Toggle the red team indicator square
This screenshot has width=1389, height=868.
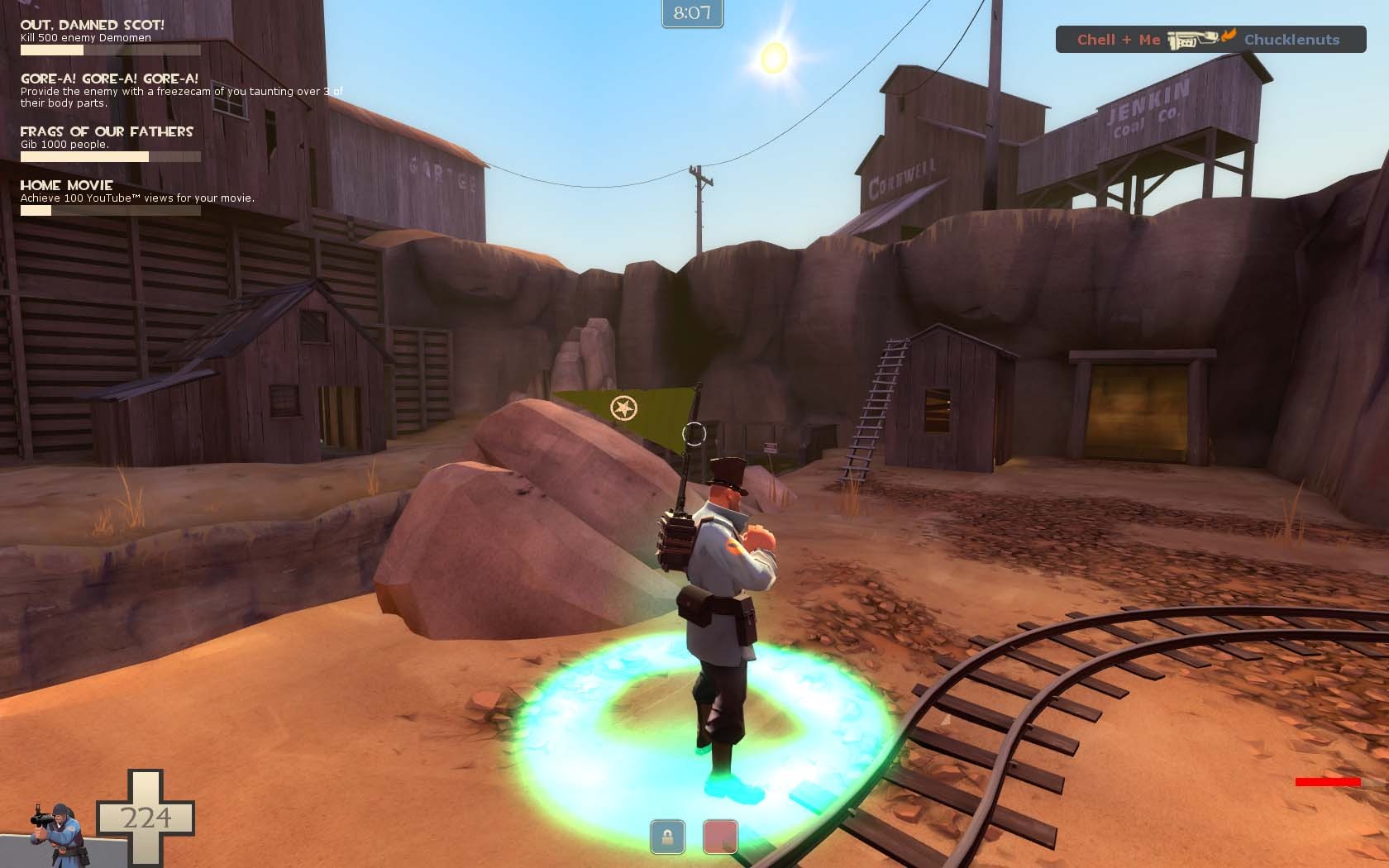719,837
